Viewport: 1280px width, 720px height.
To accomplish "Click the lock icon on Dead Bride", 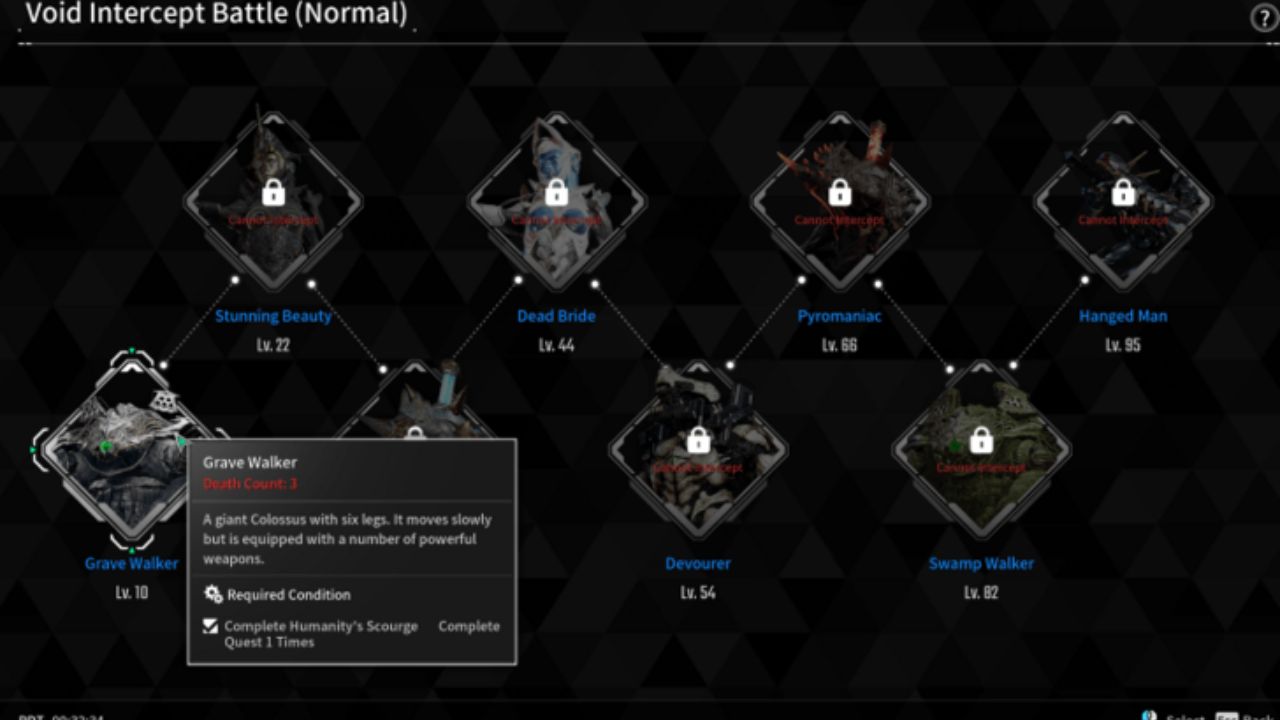I will click(557, 192).
